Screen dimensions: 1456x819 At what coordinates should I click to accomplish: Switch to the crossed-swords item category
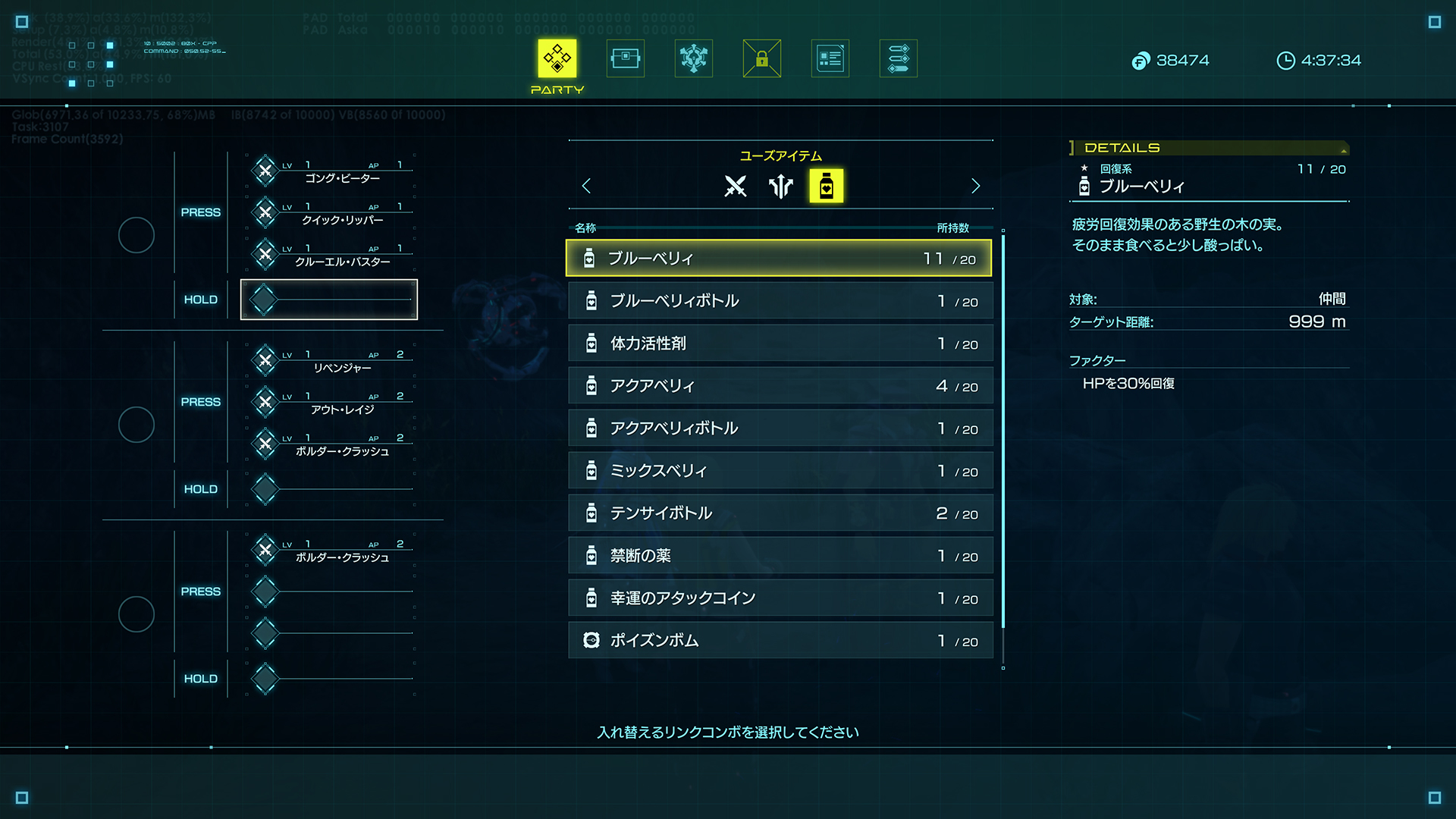click(733, 186)
